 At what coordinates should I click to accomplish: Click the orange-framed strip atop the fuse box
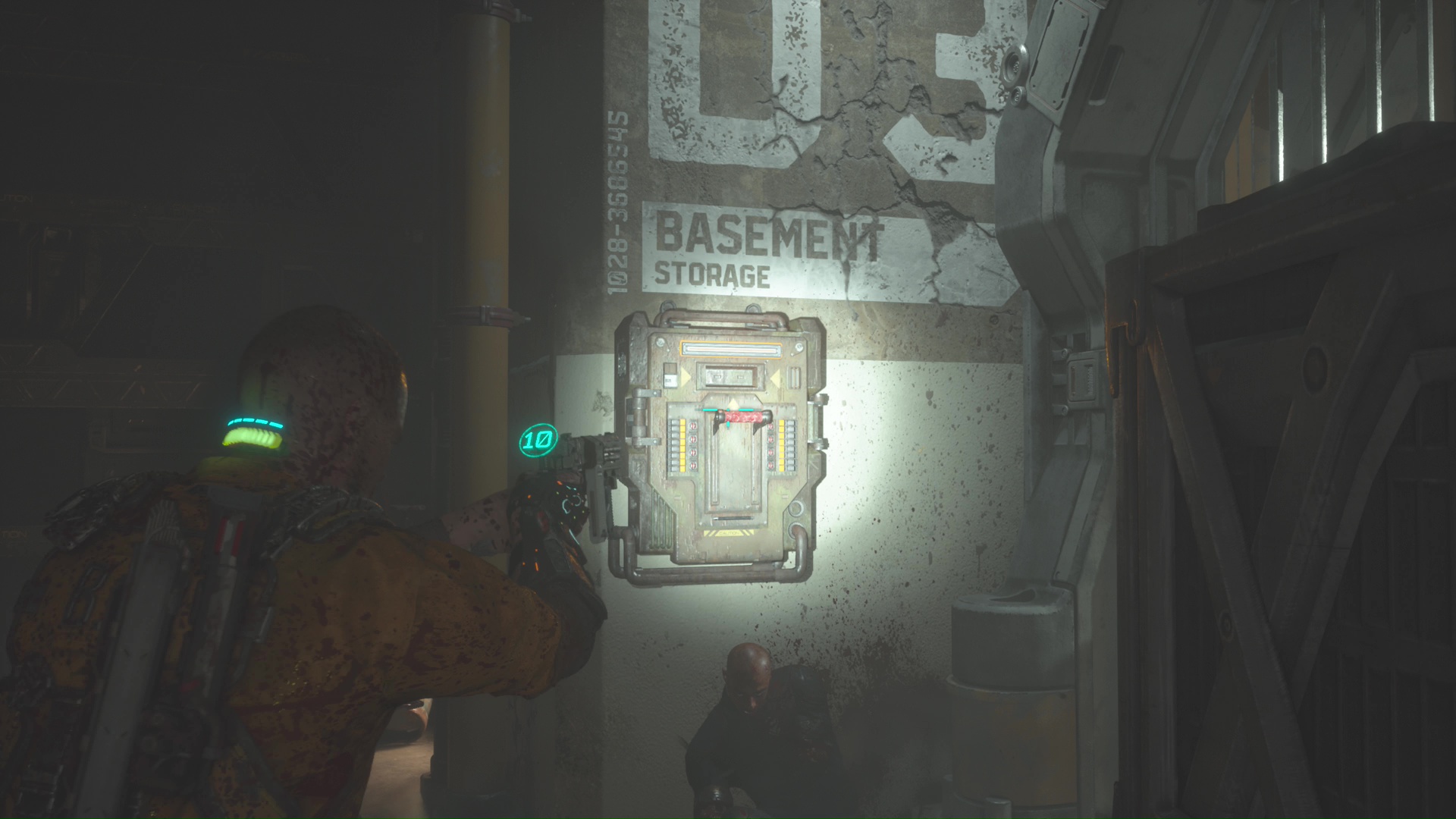click(x=729, y=348)
